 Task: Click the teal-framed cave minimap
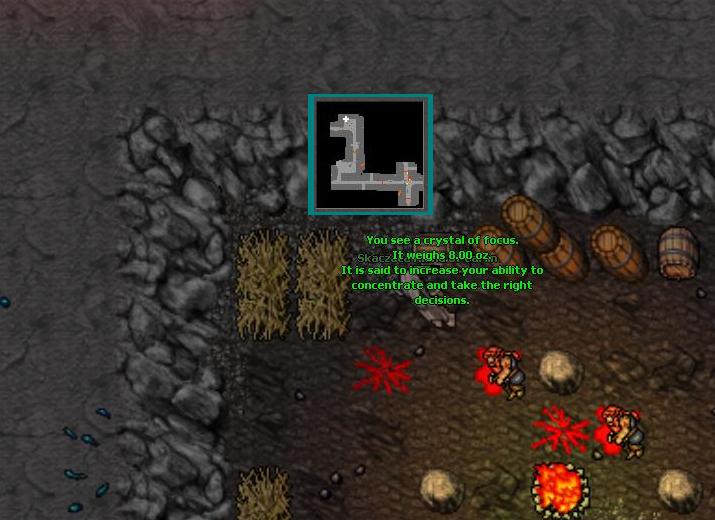point(371,155)
